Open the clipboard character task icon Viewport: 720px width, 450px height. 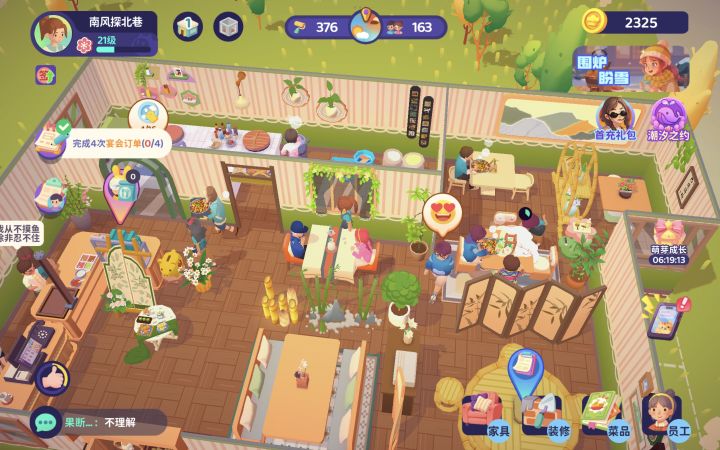[x=50, y=195]
